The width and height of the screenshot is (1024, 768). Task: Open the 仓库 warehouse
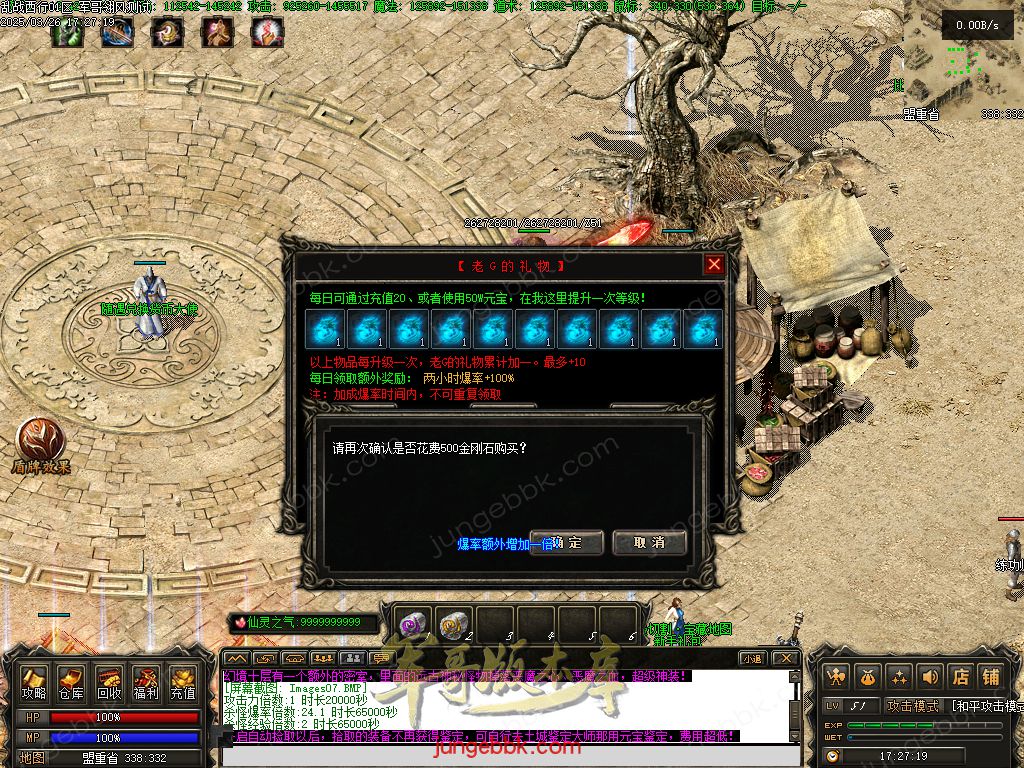(x=71, y=682)
